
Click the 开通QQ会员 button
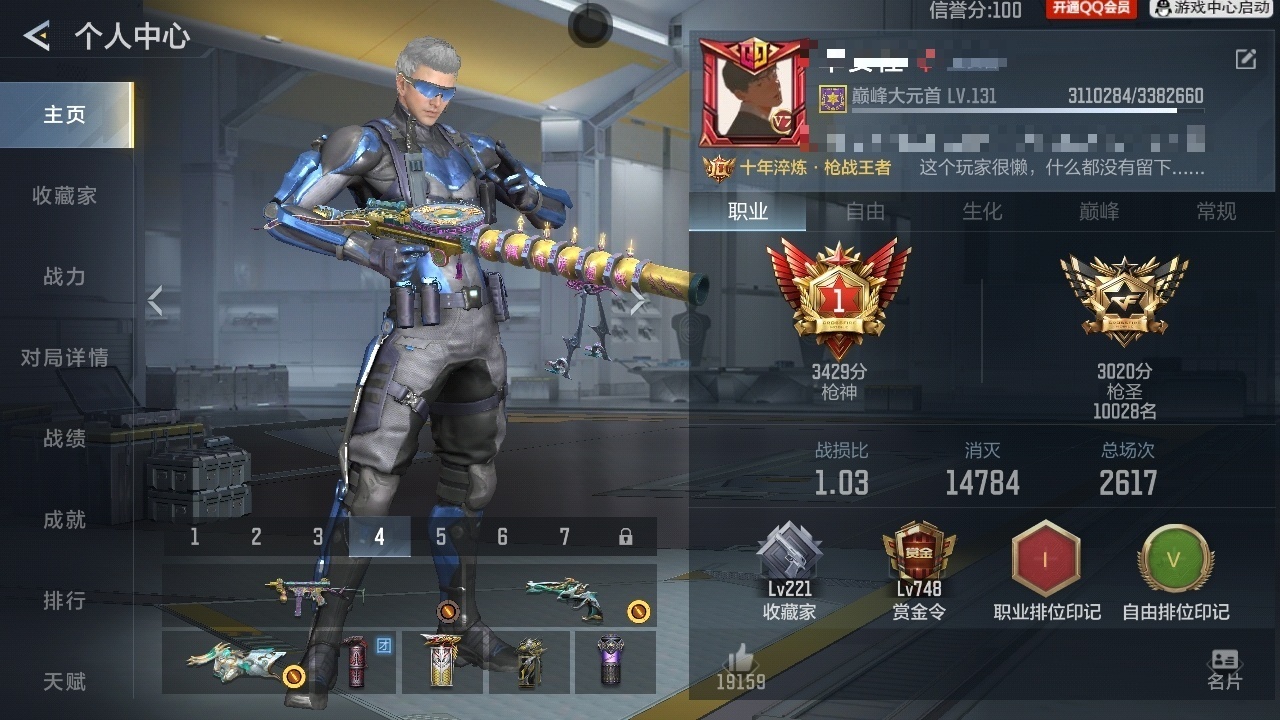click(1091, 9)
